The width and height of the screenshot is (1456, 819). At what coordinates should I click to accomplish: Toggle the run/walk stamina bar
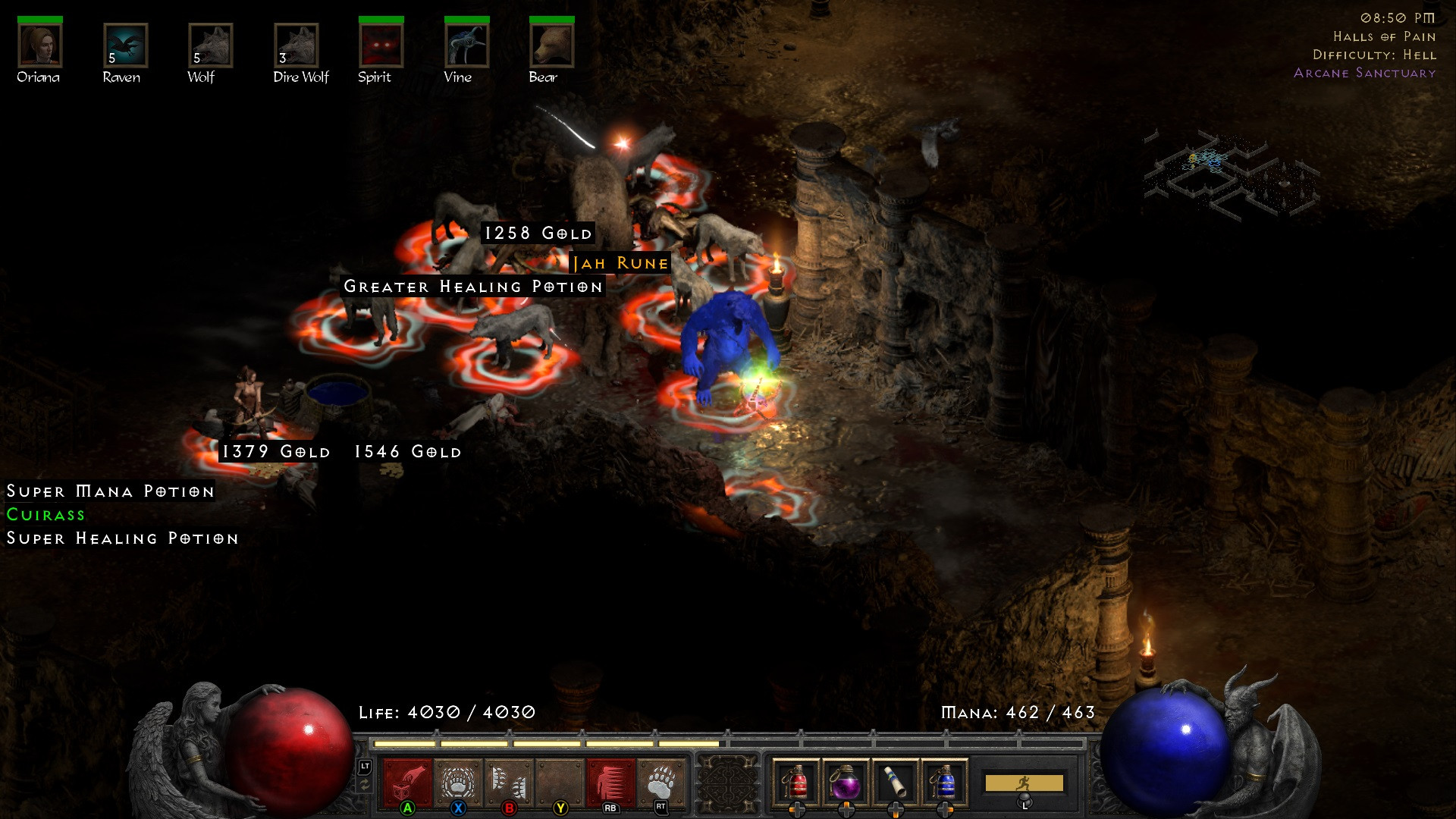pyautogui.click(x=1024, y=783)
